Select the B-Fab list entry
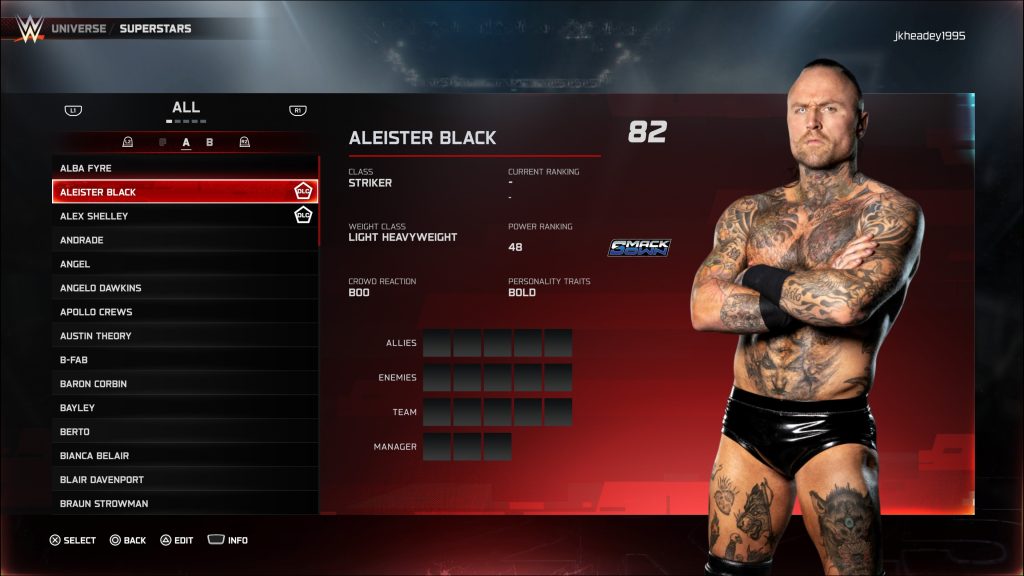Screen dimensions: 1024x576 [185, 360]
